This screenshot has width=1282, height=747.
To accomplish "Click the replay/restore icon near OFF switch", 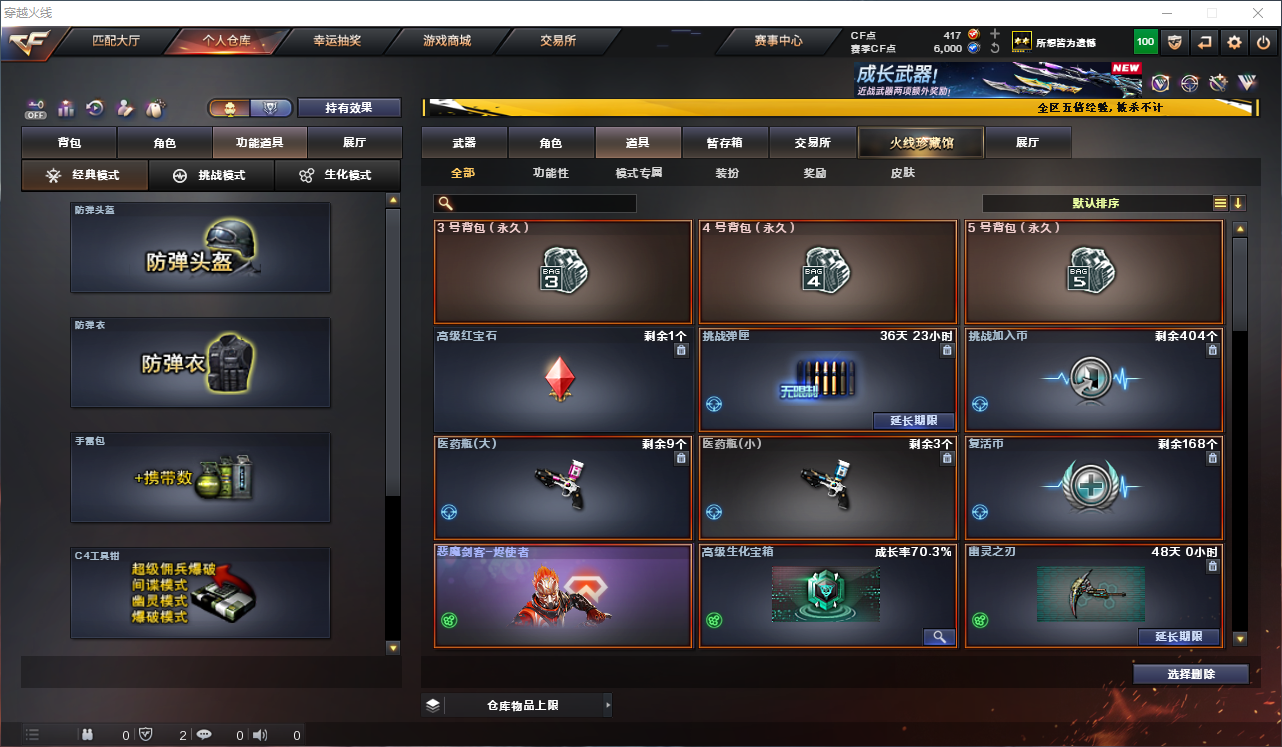I will click(x=96, y=108).
